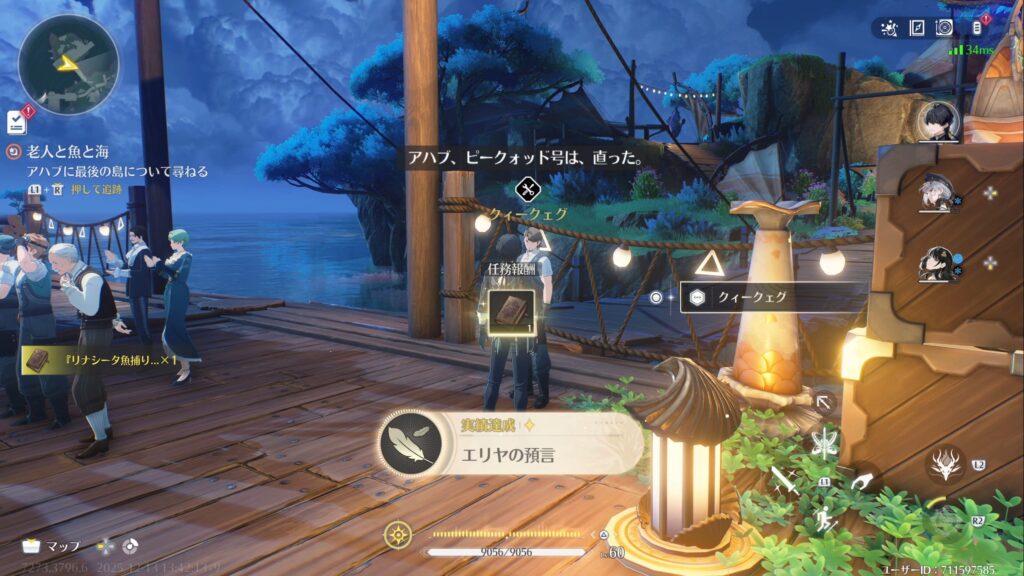
Task: Switch to the dark-haired bottom party member
Action: tap(936, 264)
